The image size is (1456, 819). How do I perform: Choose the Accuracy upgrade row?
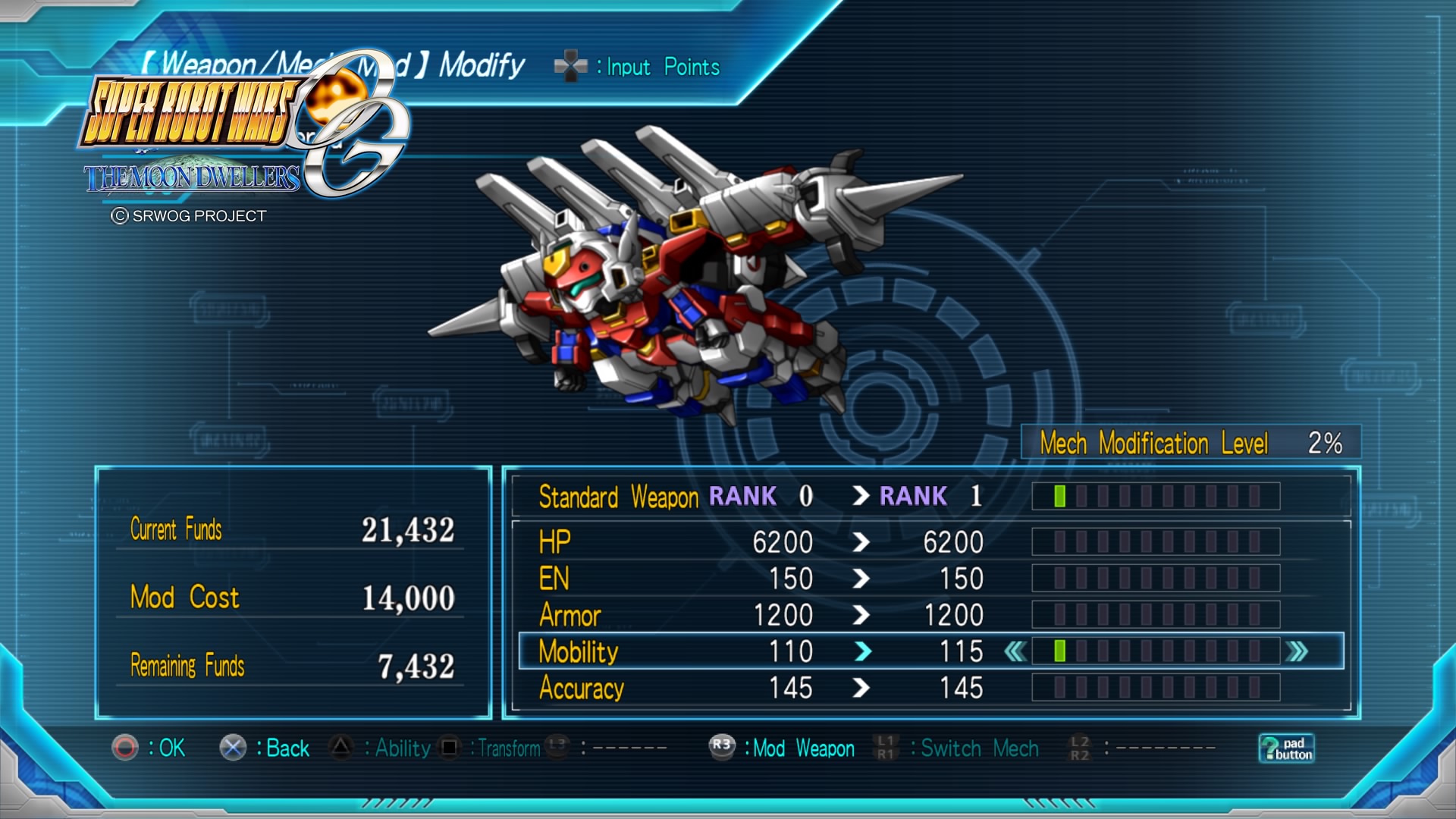(758, 688)
